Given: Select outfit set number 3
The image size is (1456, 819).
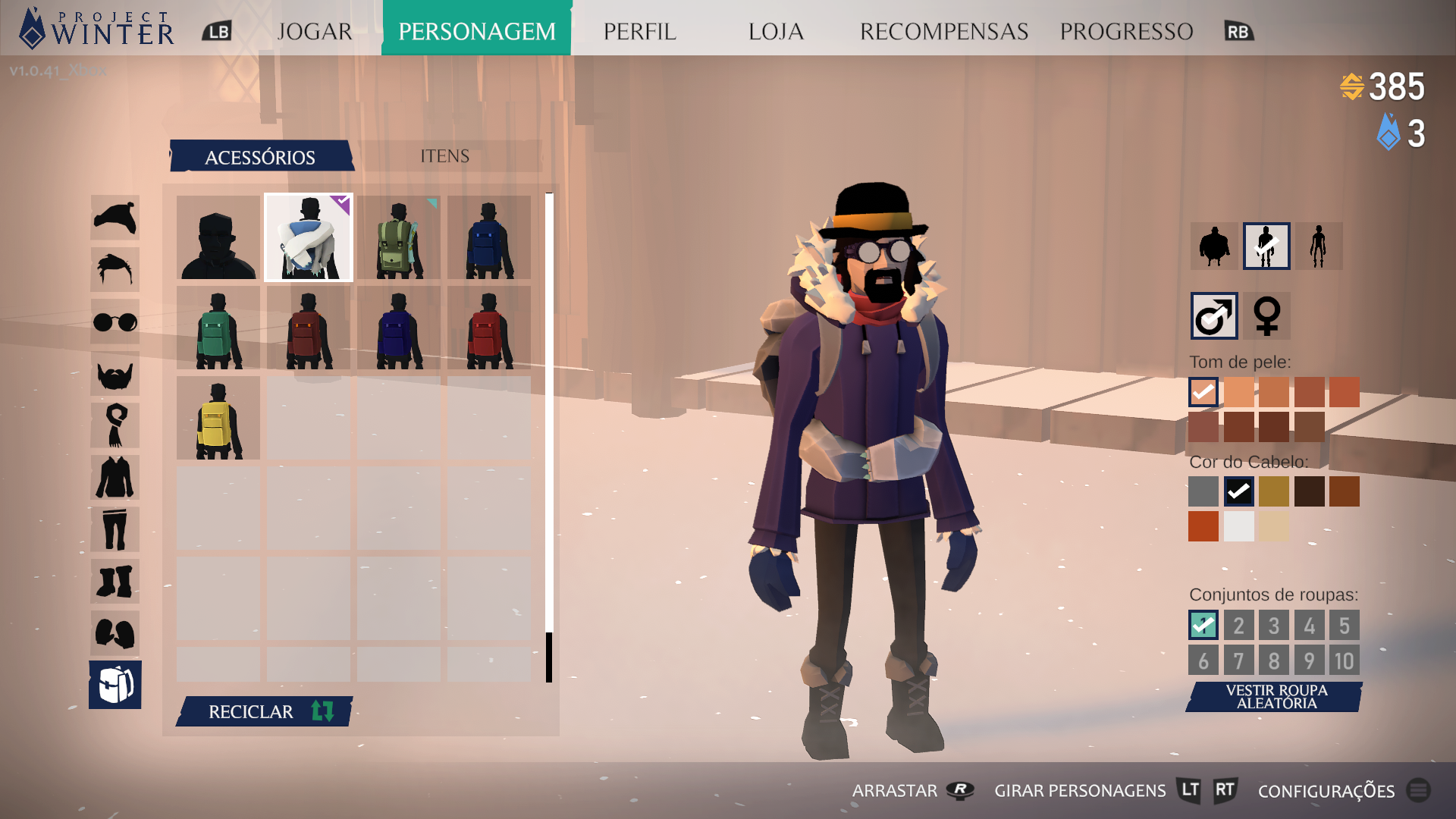Looking at the screenshot, I should click(x=1274, y=625).
